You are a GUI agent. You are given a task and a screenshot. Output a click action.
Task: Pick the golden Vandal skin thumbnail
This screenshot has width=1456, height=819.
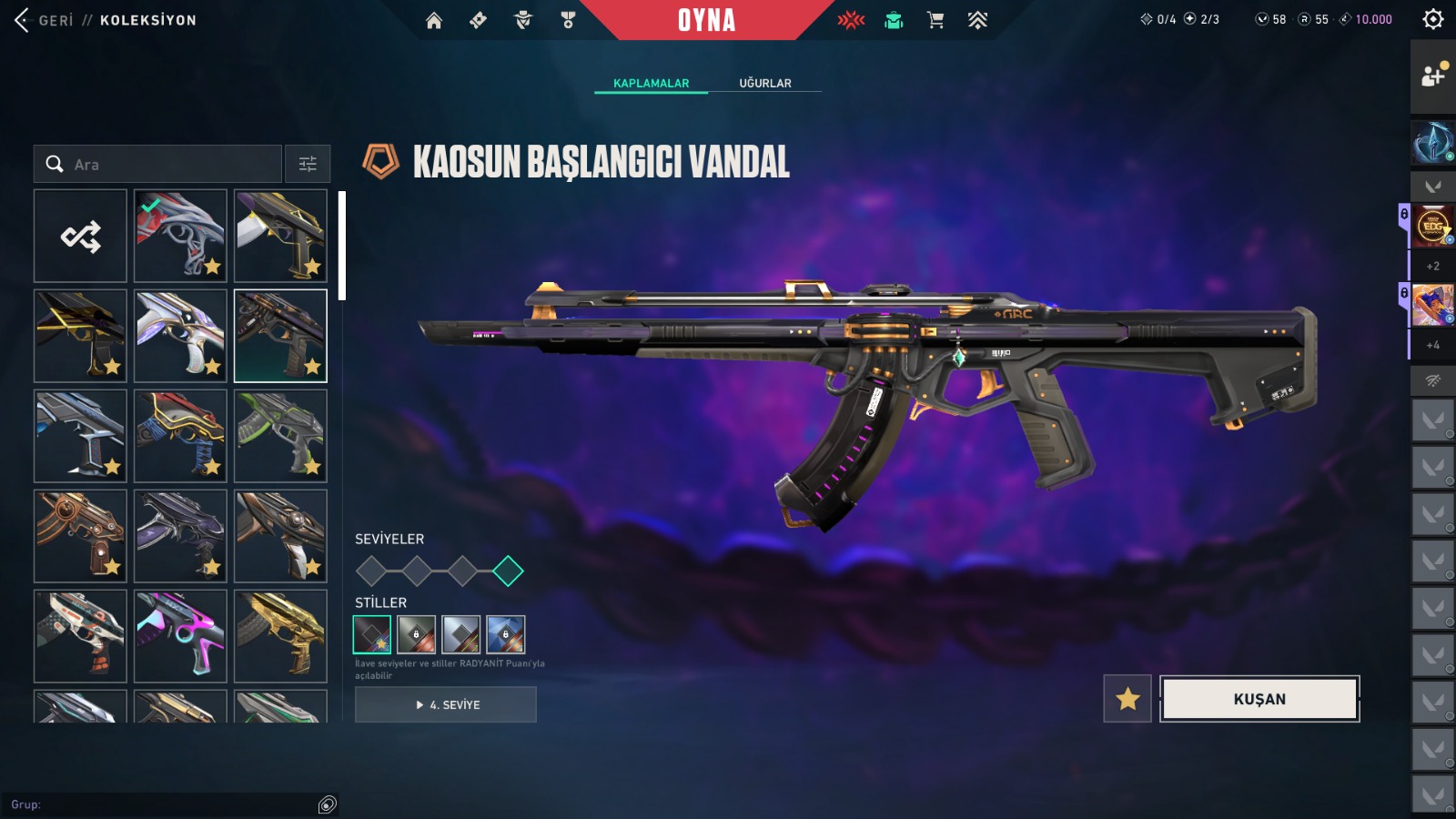coord(280,636)
